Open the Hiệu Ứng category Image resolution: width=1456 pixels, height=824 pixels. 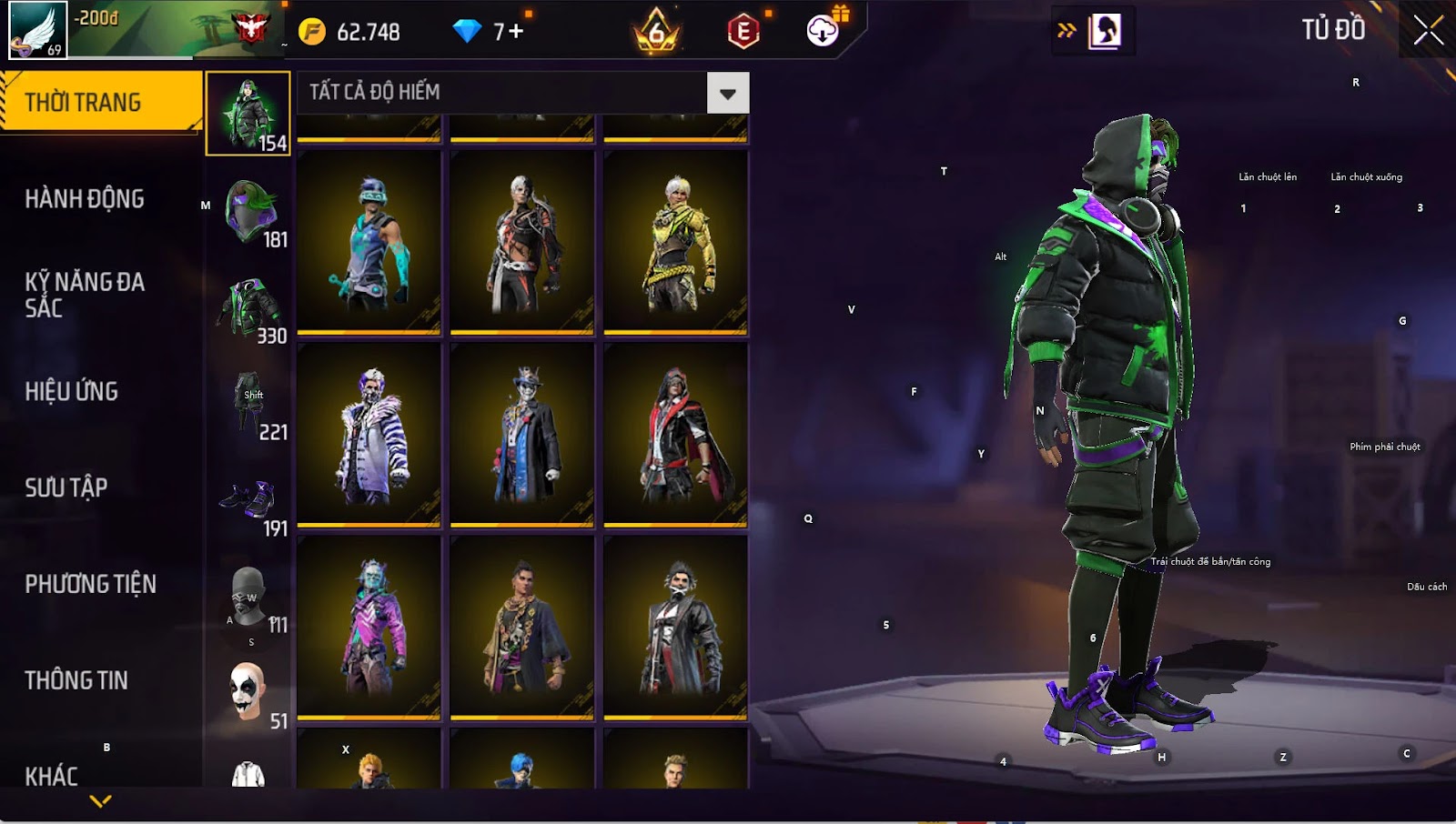[72, 391]
